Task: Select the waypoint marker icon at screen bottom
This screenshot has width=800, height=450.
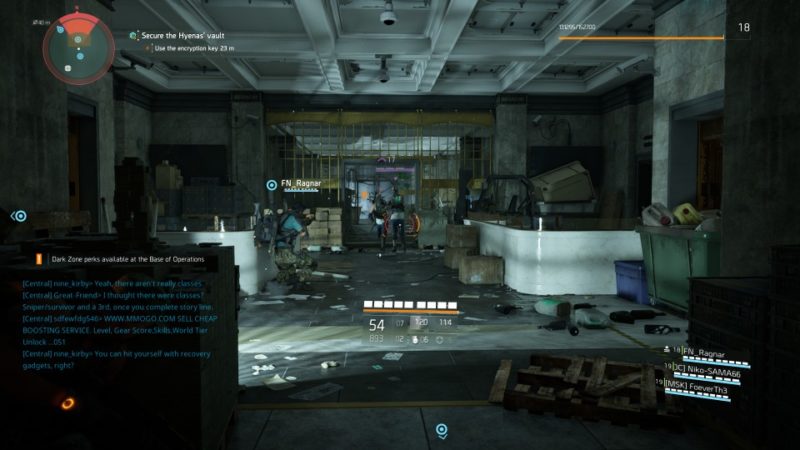Action: [x=441, y=431]
